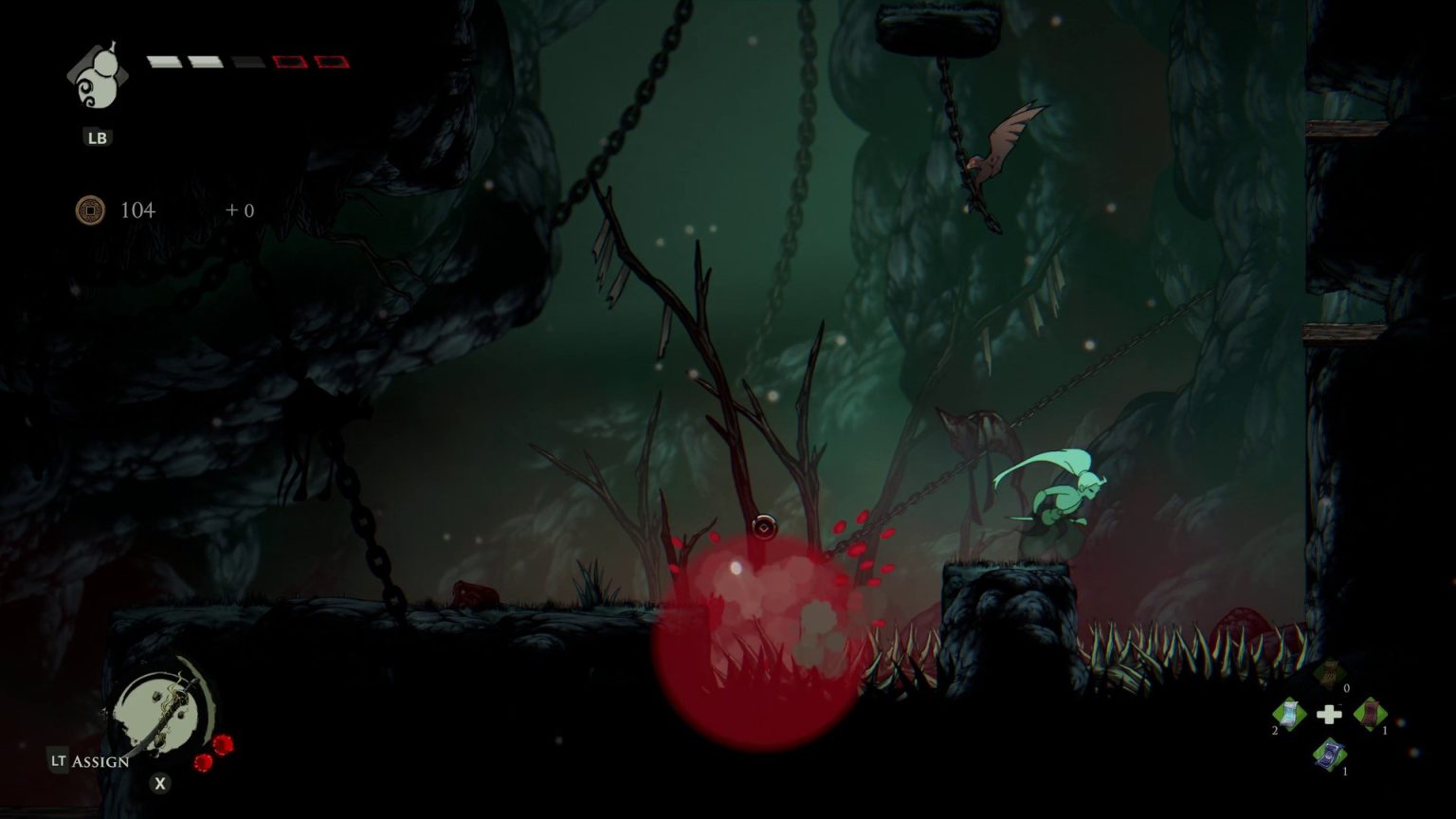Pick the dimmed empty talisman slot
Viewport: 1456px width, 819px height.
[1330, 673]
